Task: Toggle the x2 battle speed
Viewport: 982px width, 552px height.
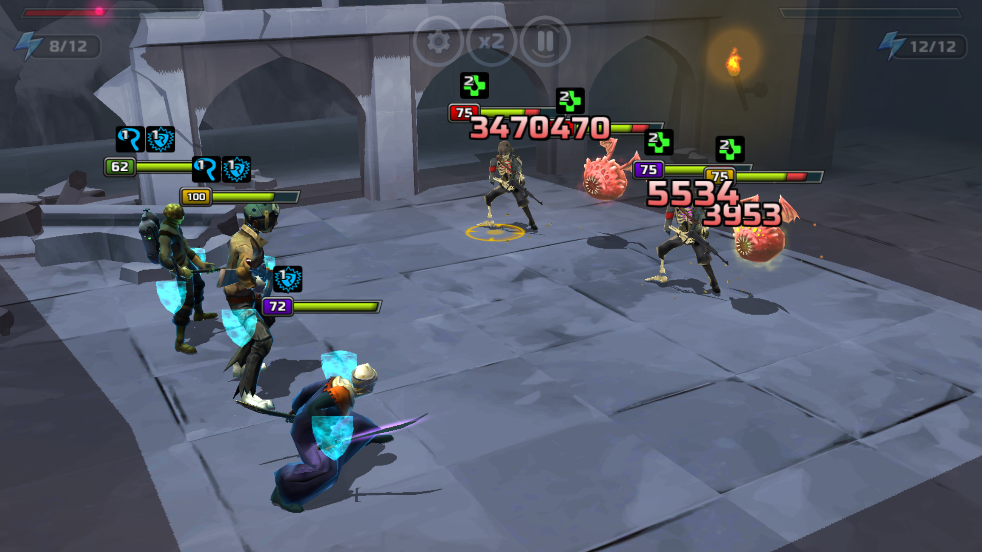Action: coord(491,42)
